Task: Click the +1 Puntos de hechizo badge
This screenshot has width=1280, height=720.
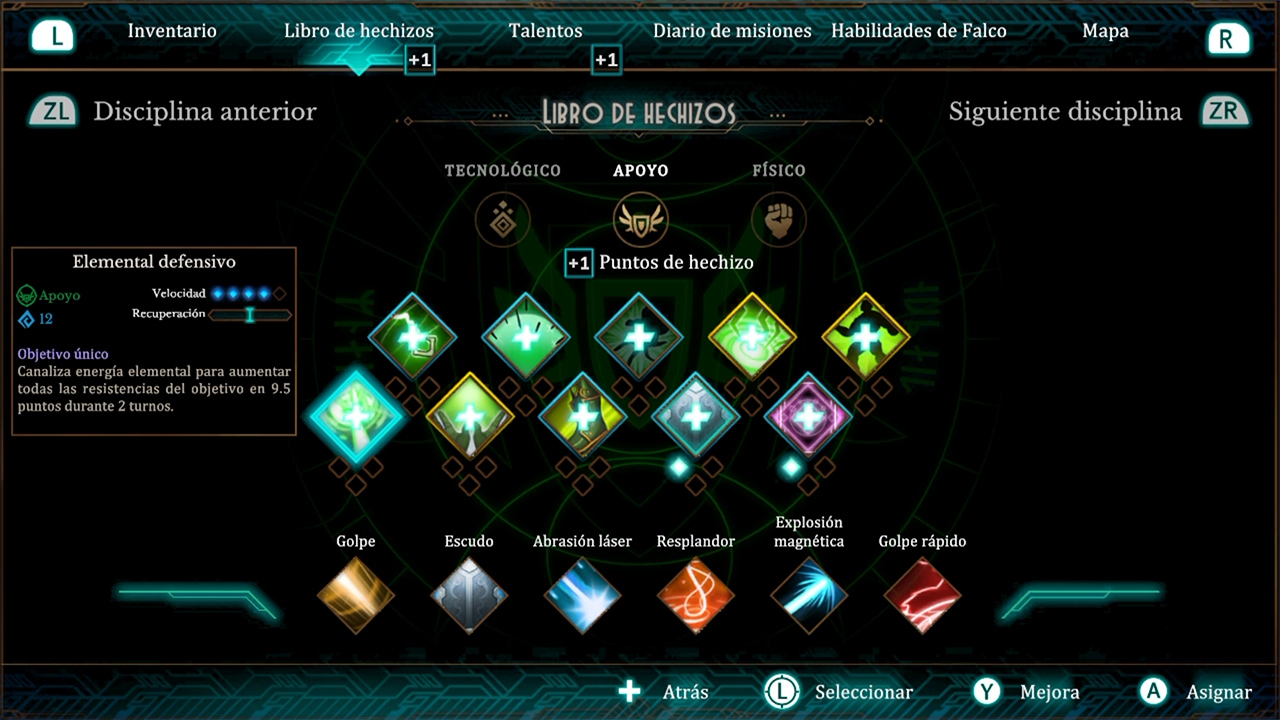Action: (x=578, y=263)
